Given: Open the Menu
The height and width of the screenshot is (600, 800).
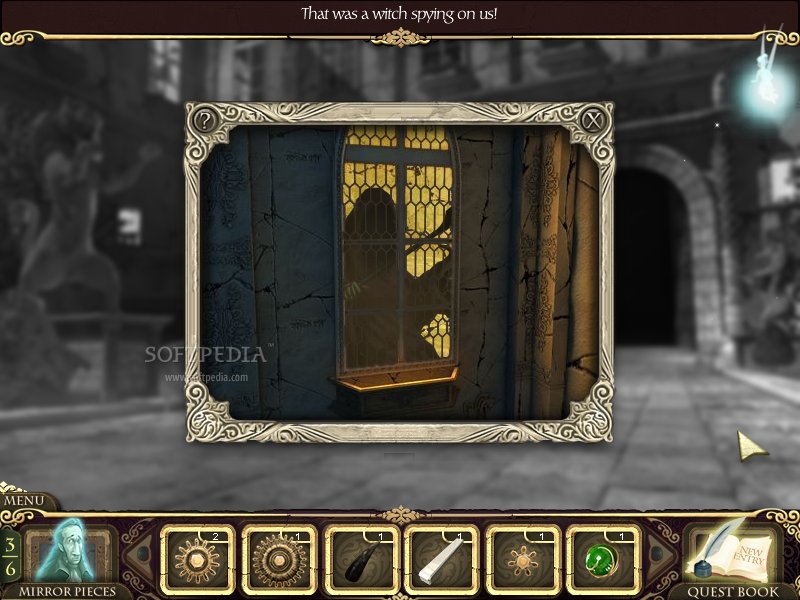Looking at the screenshot, I should tap(22, 501).
